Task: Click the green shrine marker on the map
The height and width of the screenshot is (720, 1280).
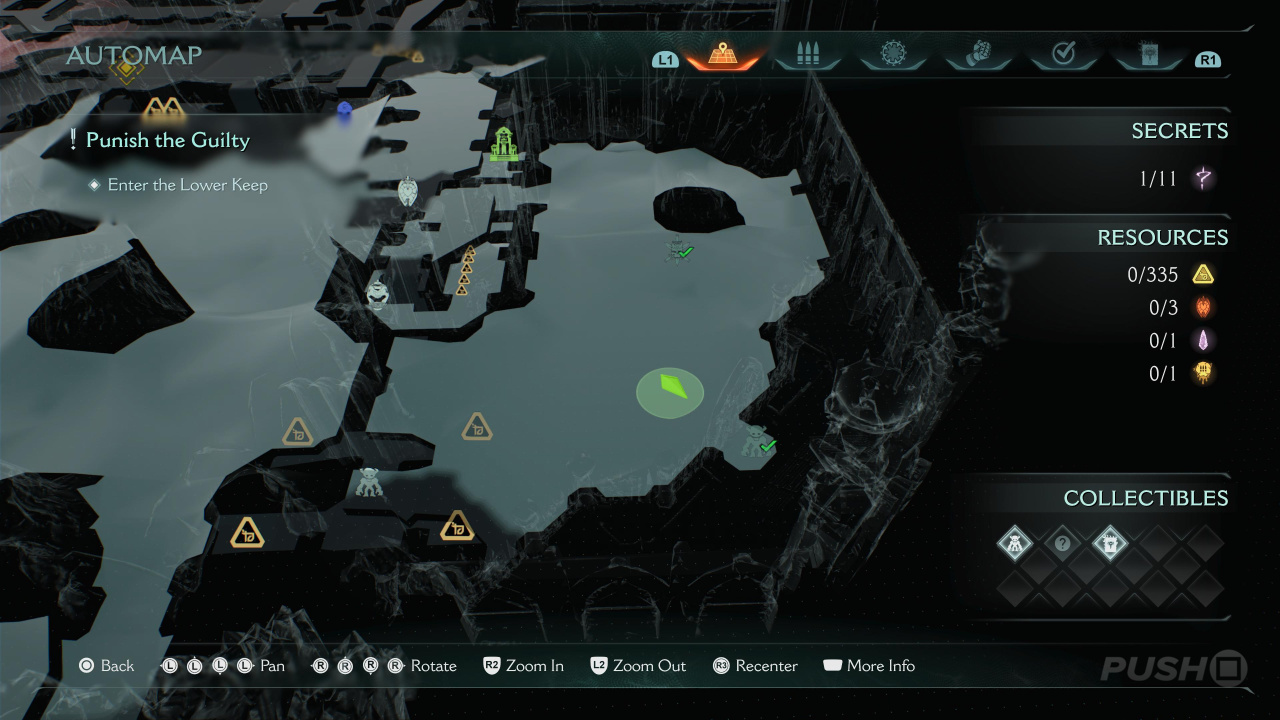Action: (504, 144)
